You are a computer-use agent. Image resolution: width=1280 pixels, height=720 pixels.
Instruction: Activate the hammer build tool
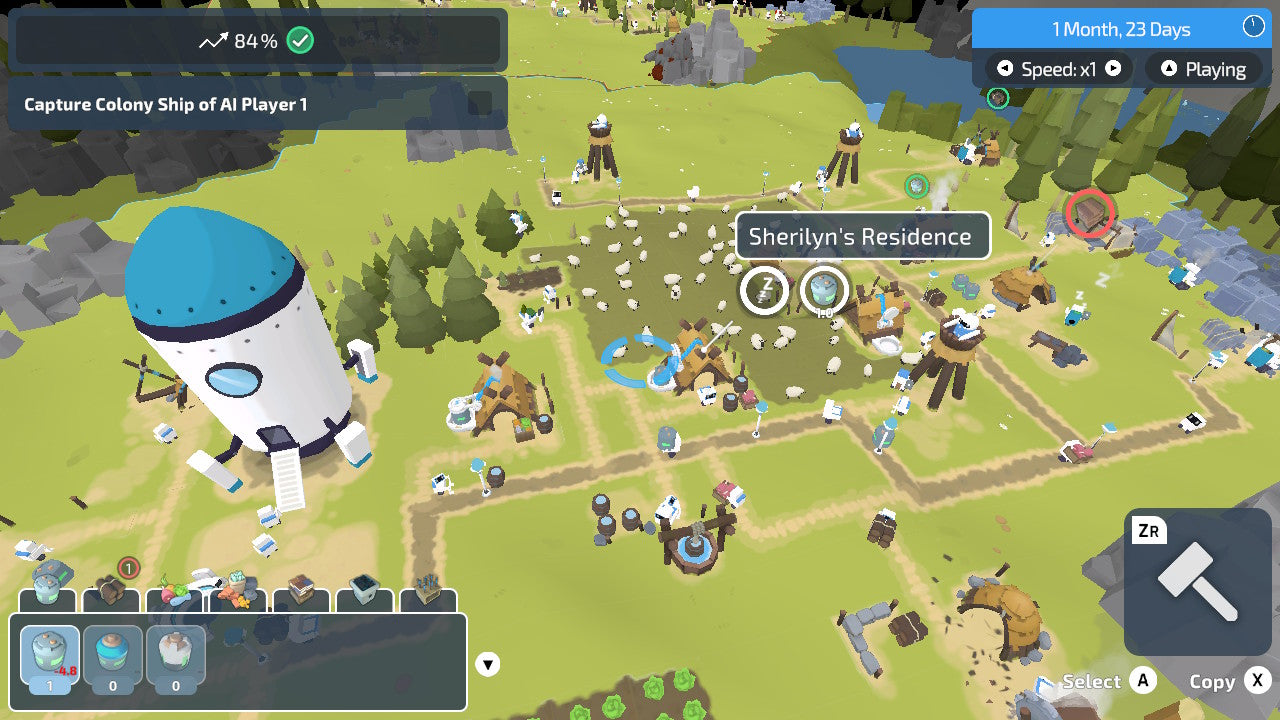click(x=1198, y=582)
